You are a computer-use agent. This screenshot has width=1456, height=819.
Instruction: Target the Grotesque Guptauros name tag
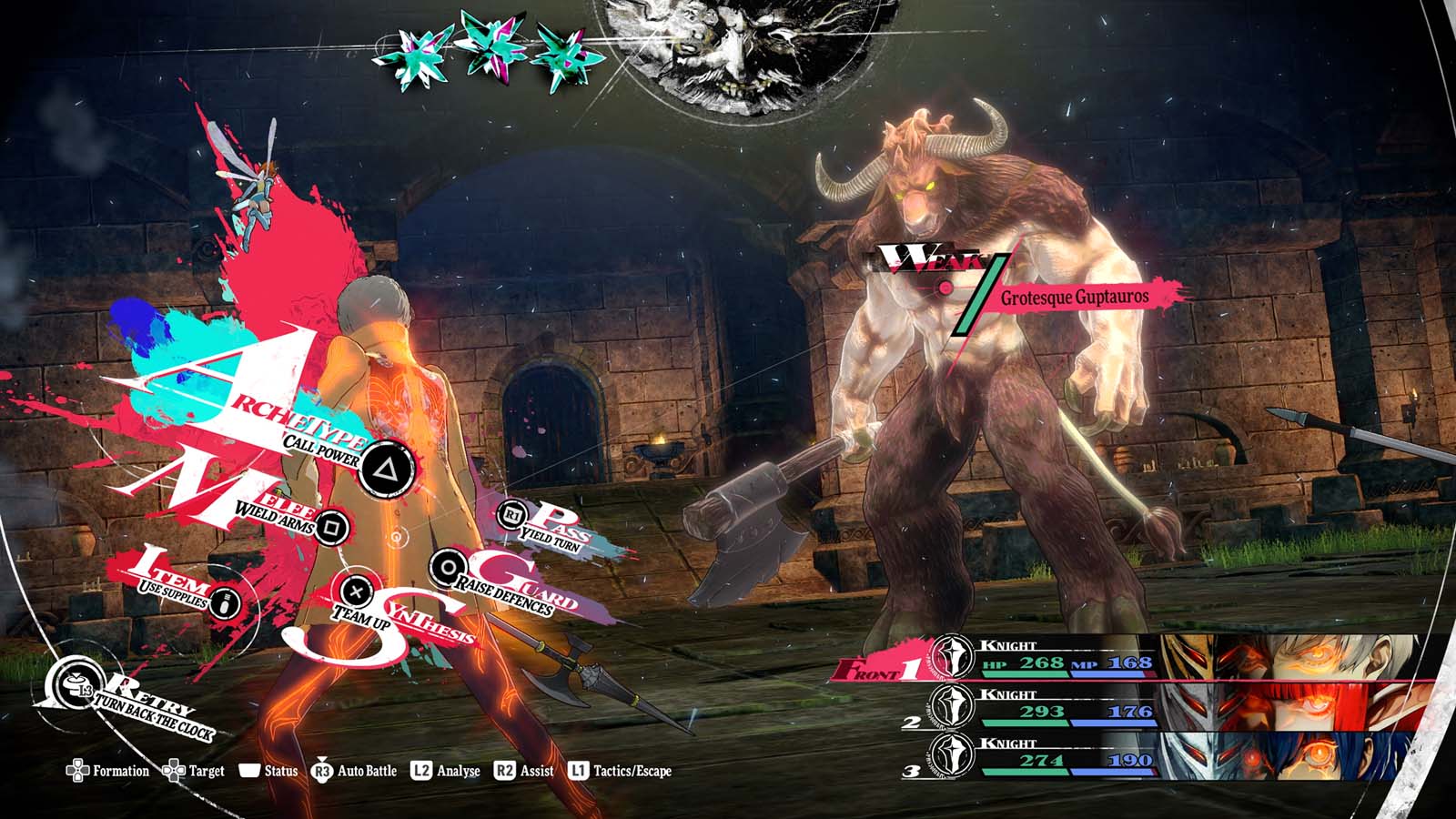(x=1074, y=298)
